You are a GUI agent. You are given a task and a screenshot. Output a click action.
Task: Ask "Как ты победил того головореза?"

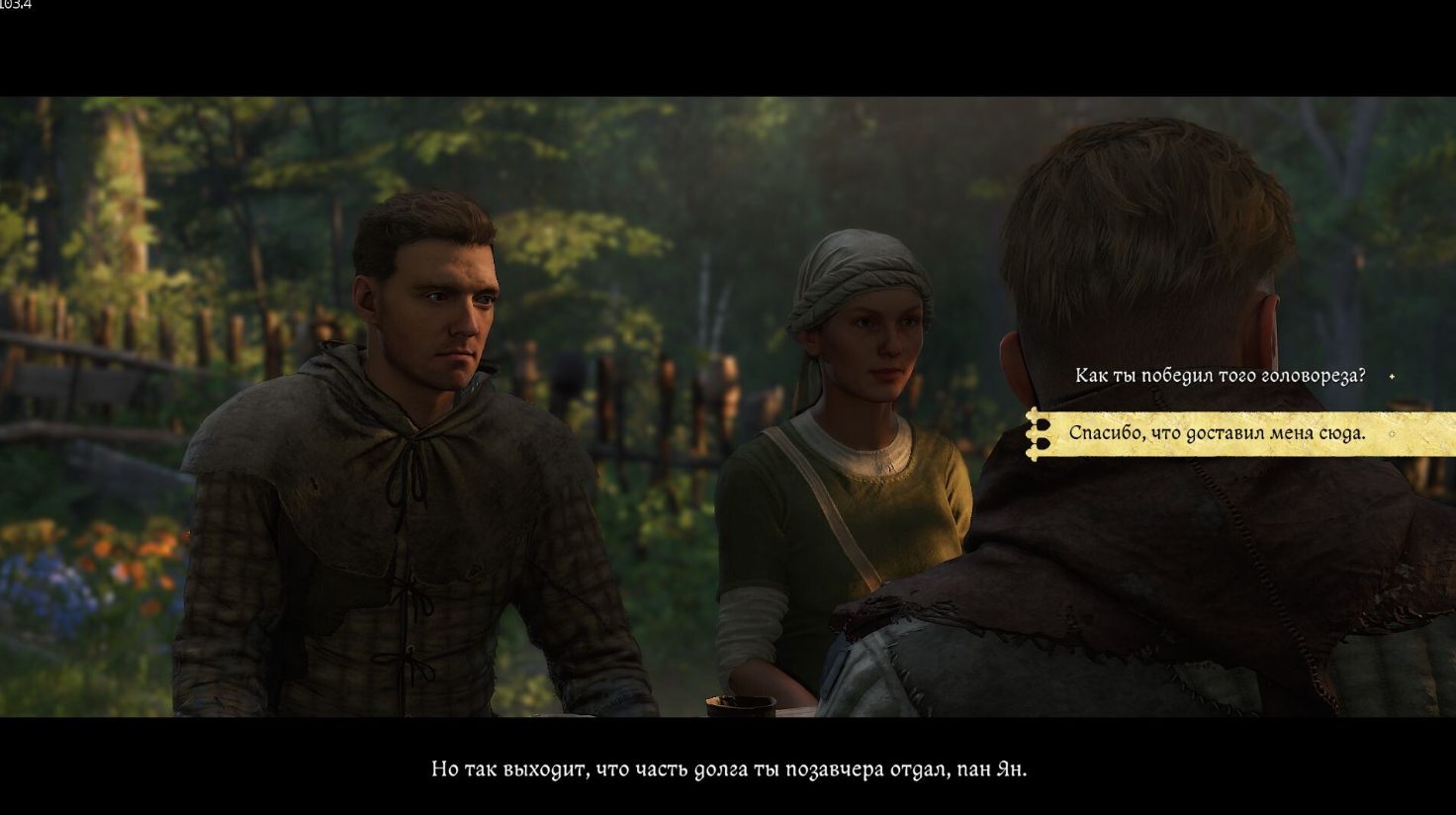pos(1220,376)
